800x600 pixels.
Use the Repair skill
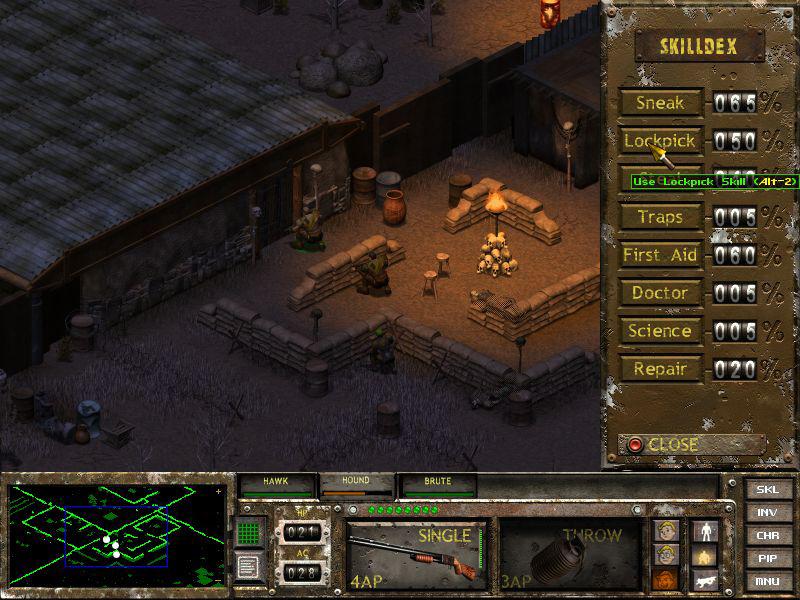pos(660,369)
